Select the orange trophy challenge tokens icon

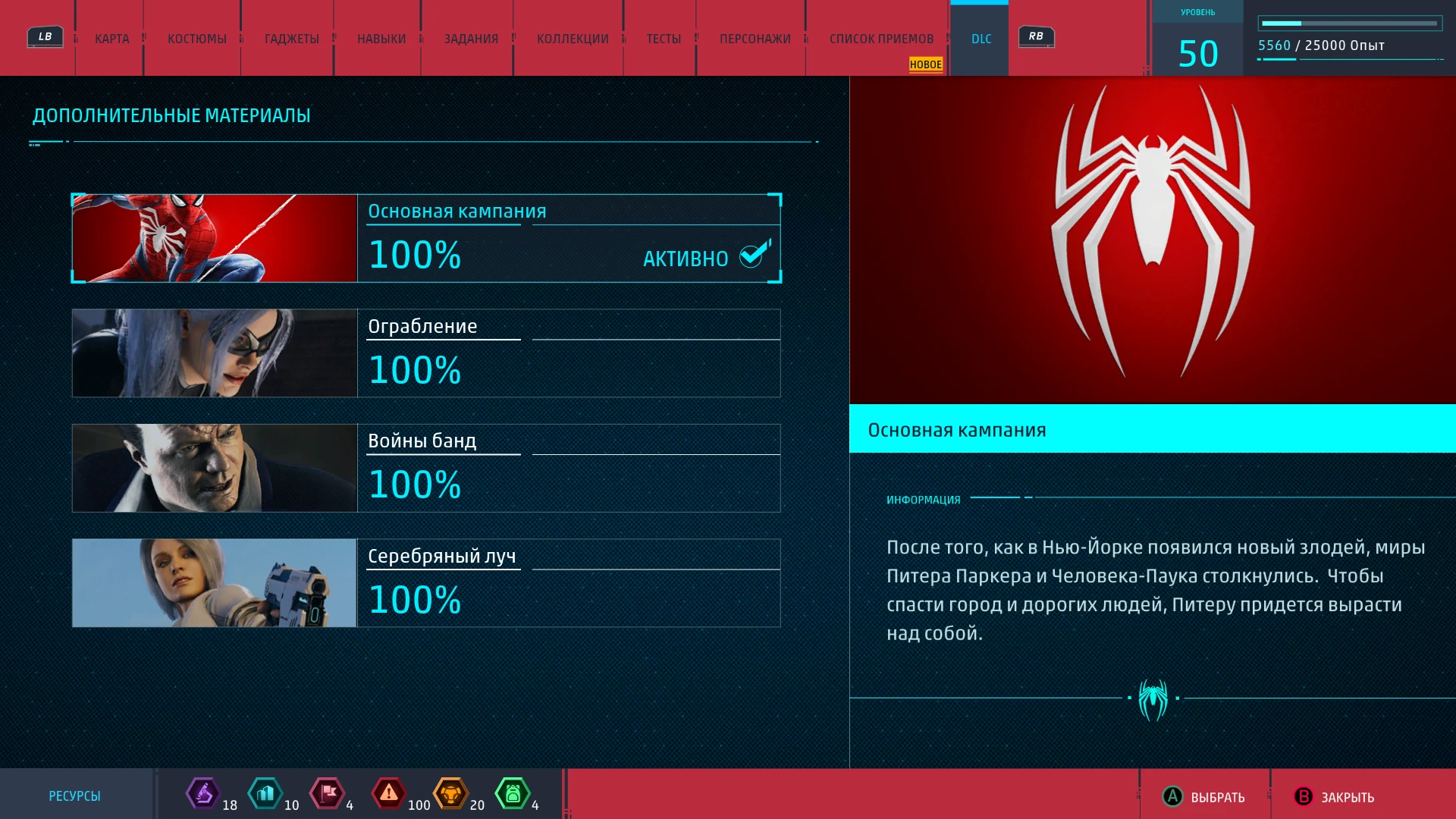pos(451,794)
